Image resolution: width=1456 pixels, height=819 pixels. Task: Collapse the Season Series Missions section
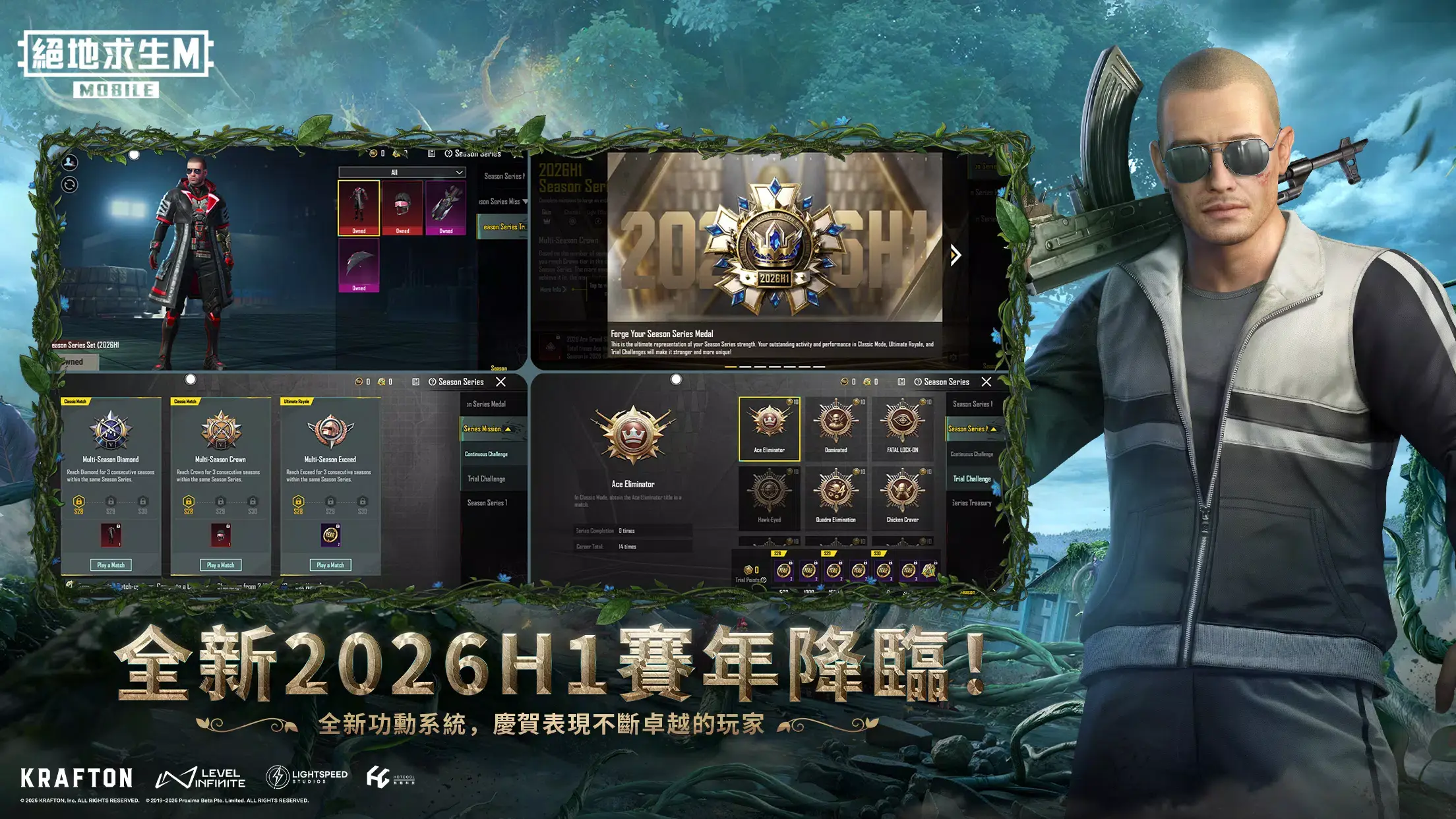[508, 429]
